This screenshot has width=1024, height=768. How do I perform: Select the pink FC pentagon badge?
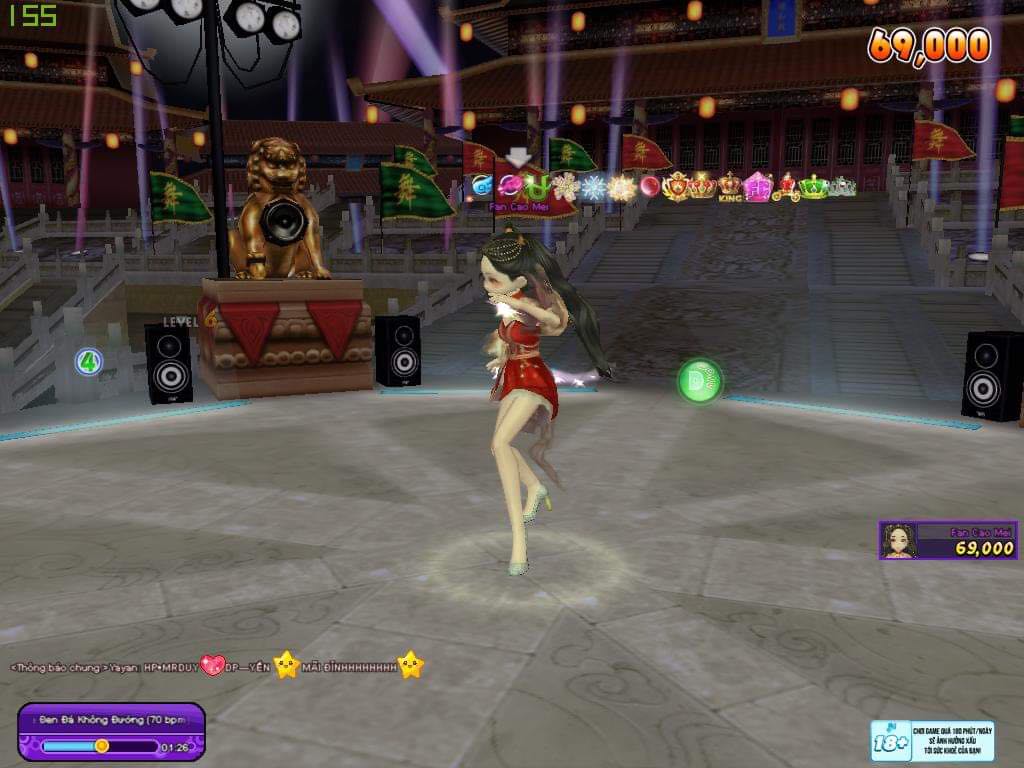point(758,187)
